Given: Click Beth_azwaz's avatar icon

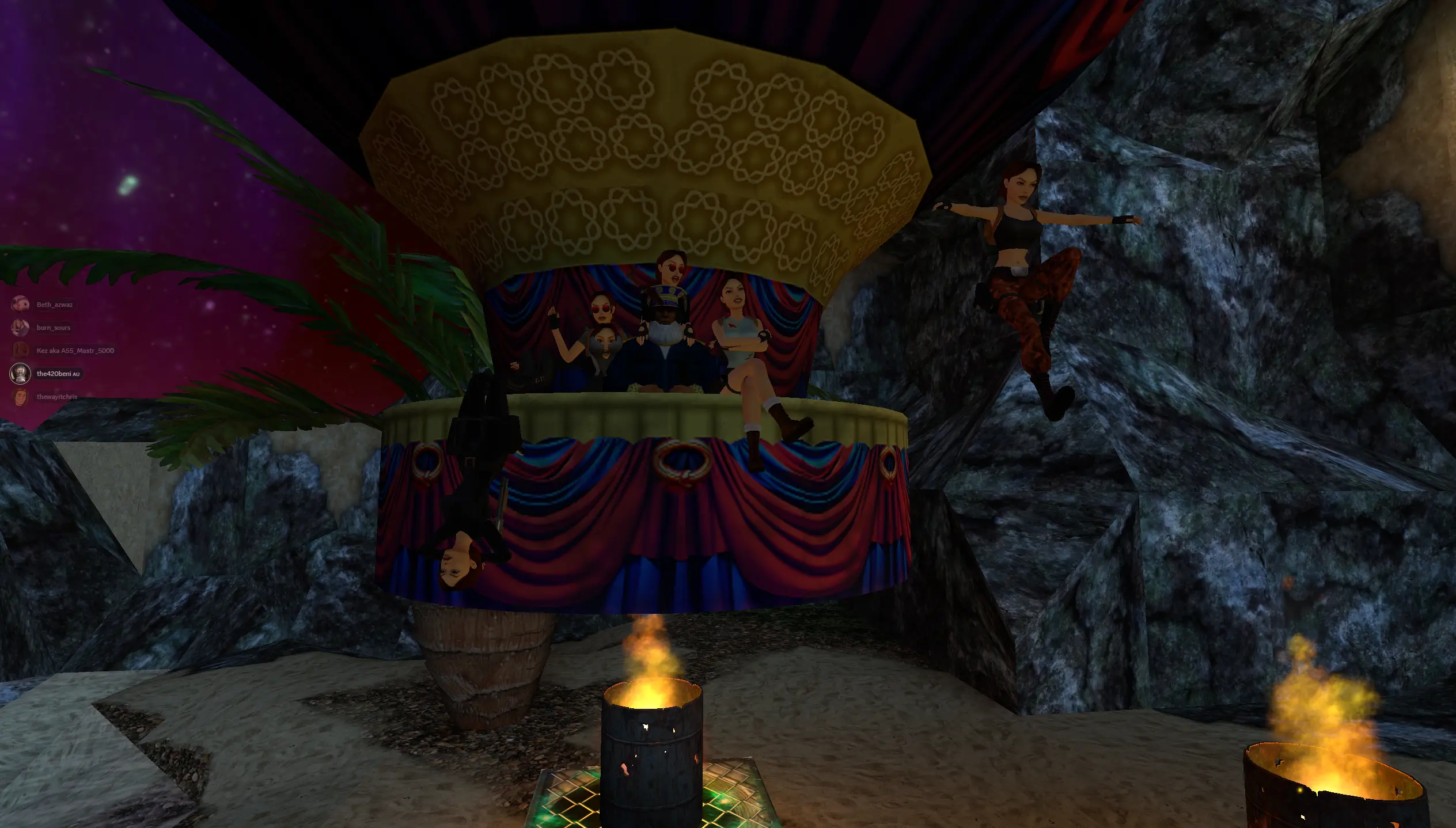Looking at the screenshot, I should (x=20, y=304).
